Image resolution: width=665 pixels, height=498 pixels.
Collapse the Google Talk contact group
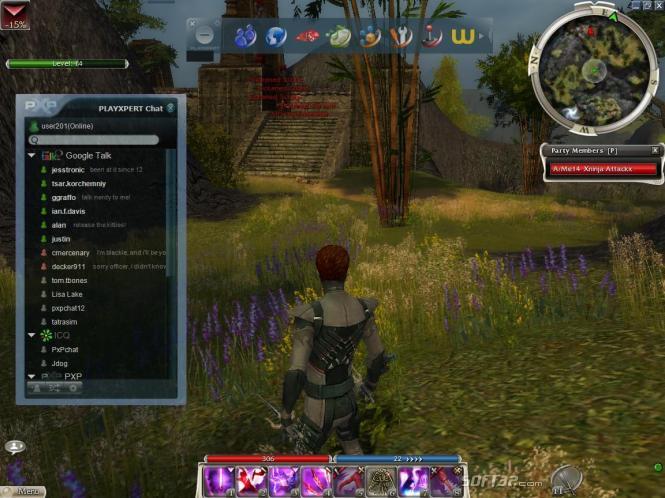click(x=32, y=155)
